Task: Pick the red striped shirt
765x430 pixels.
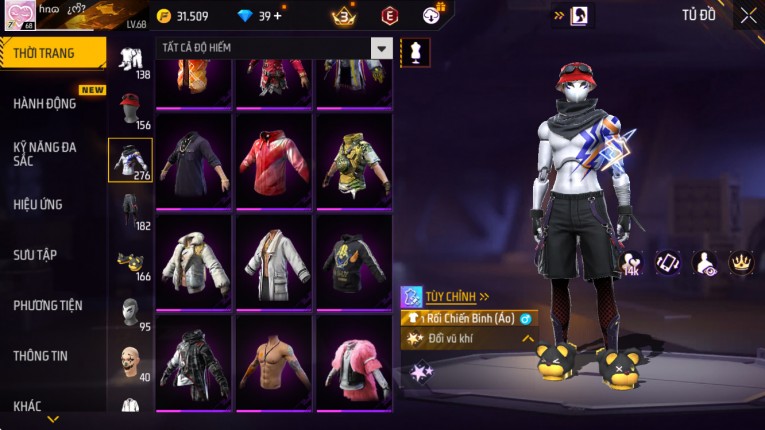Action: 274,160
